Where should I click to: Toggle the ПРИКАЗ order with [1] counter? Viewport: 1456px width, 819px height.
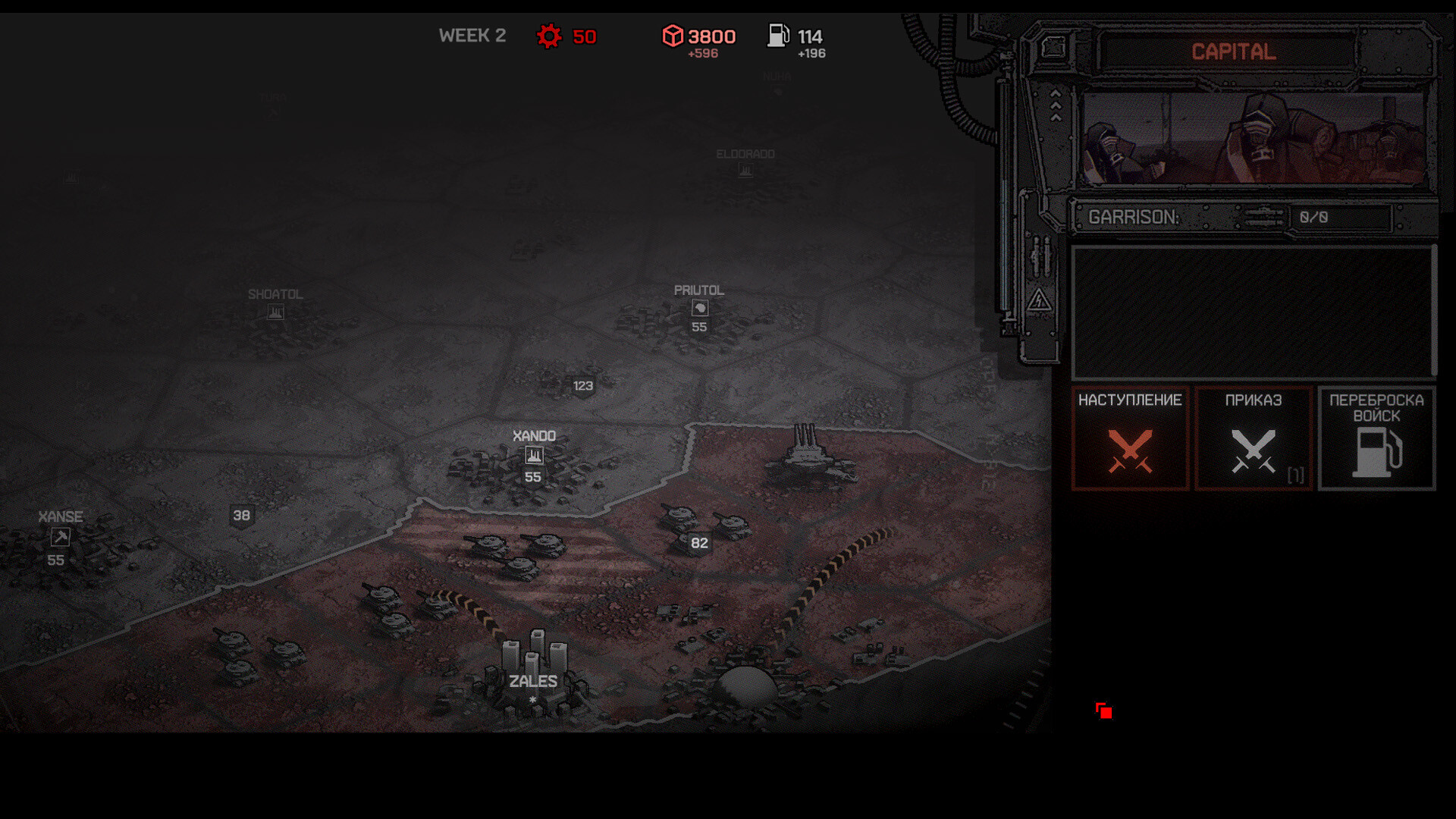click(1253, 438)
